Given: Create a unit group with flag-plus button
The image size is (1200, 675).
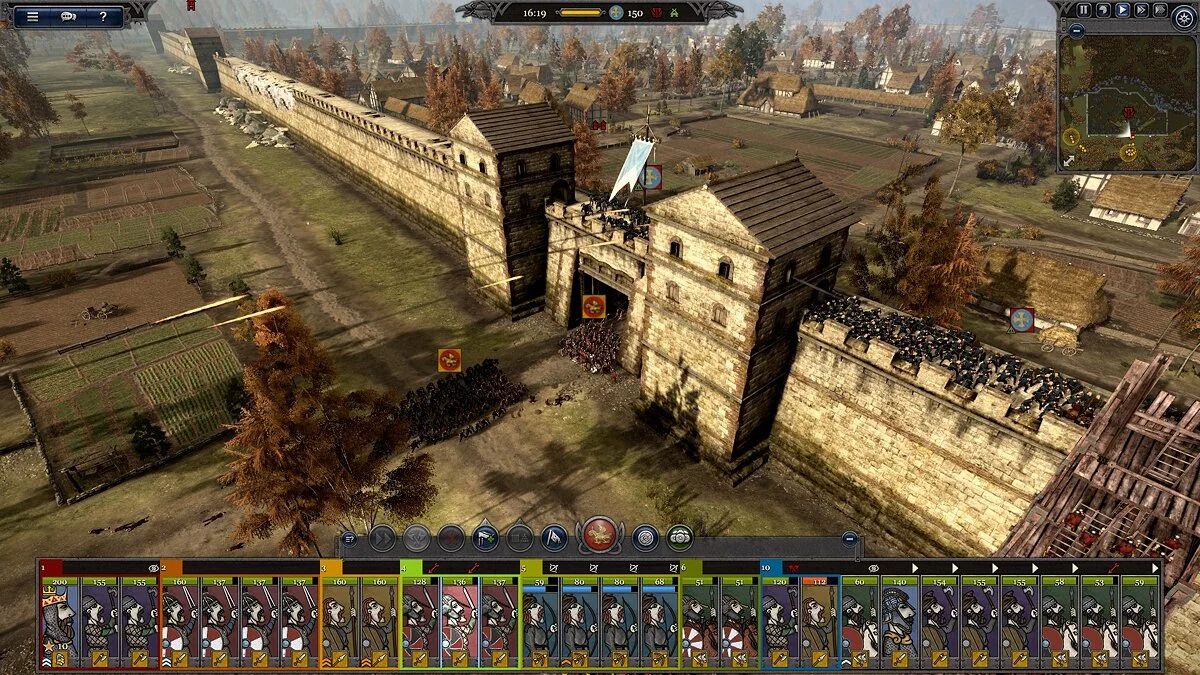Looking at the screenshot, I should (485, 538).
